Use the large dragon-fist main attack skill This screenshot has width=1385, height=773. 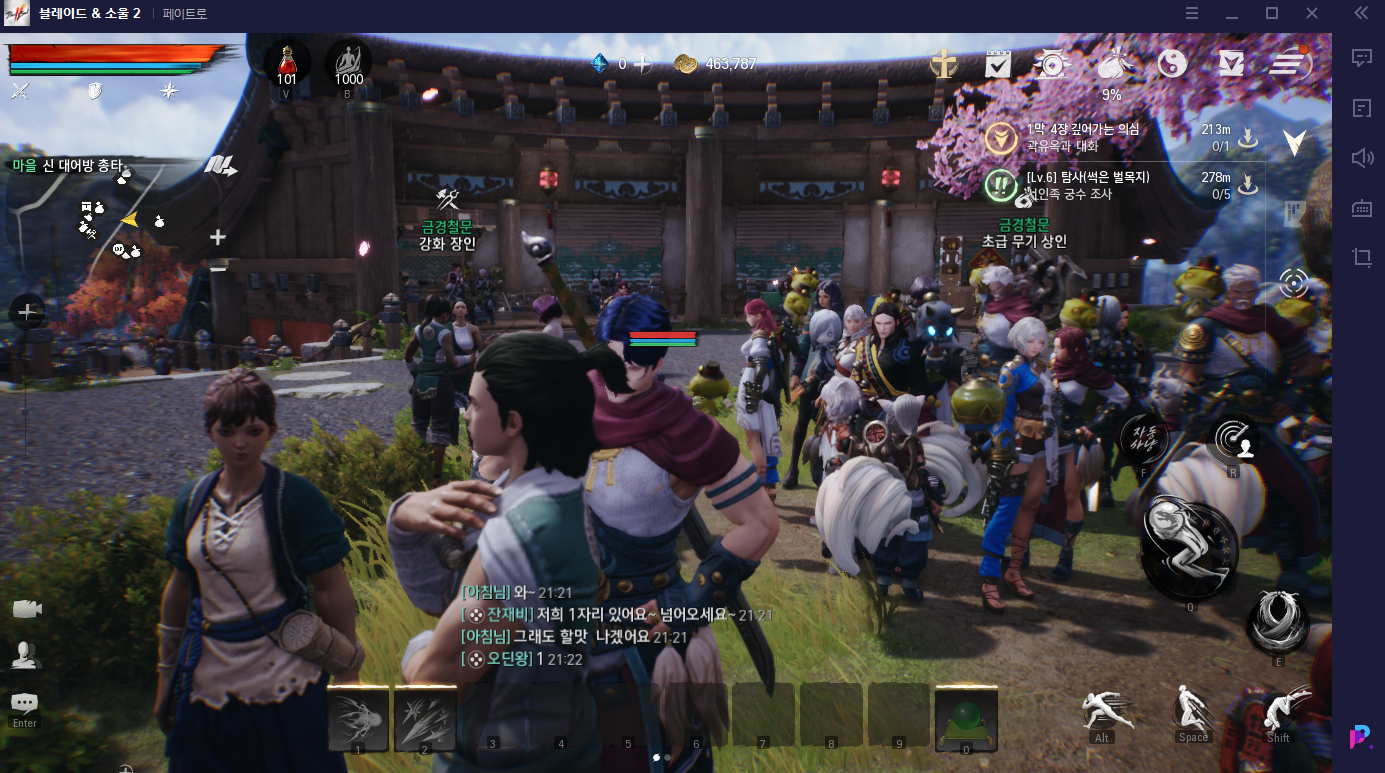pyautogui.click(x=1190, y=547)
